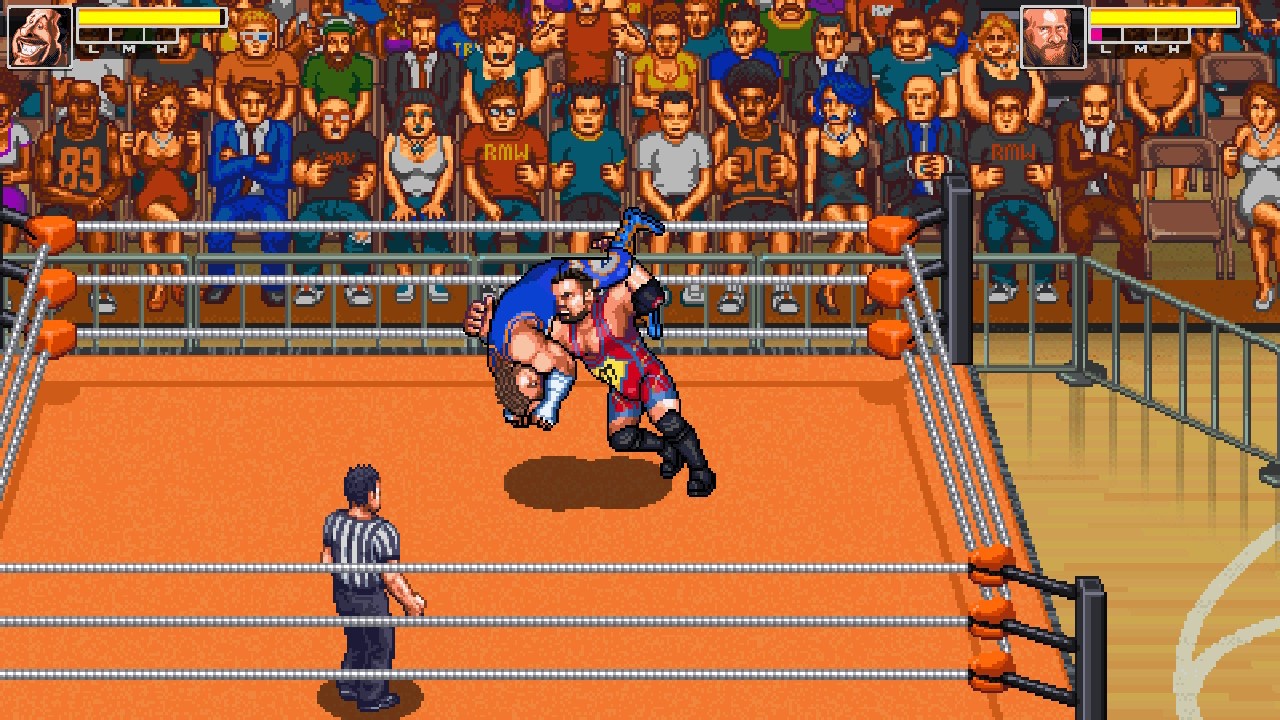
Task: Click the right player's bearded wrestler portrait
Action: (x=1051, y=33)
